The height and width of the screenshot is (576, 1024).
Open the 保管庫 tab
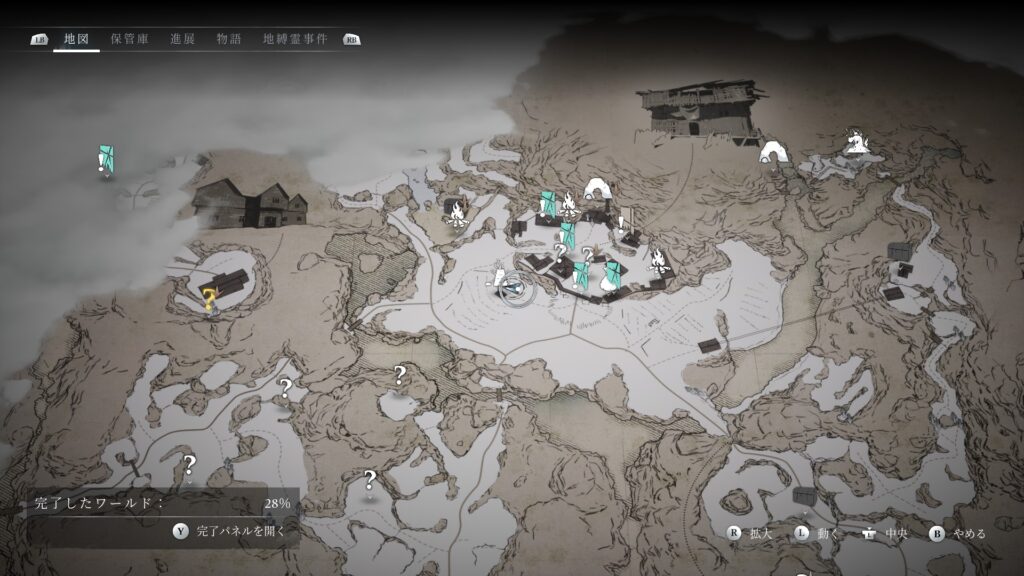(x=130, y=39)
